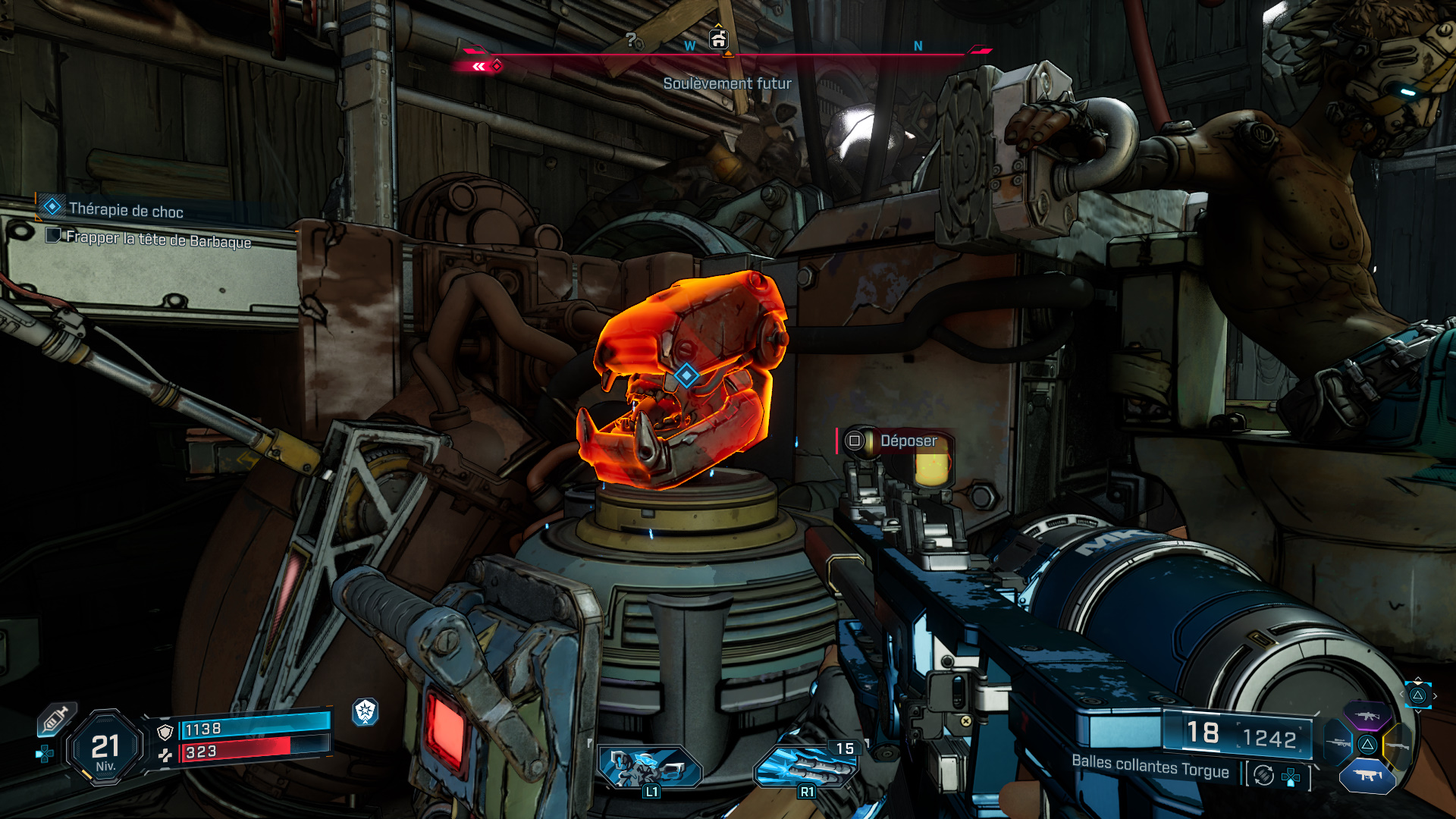Select the Thérapie de choc quest tracker
Image resolution: width=1456 pixels, height=819 pixels.
[x=125, y=210]
